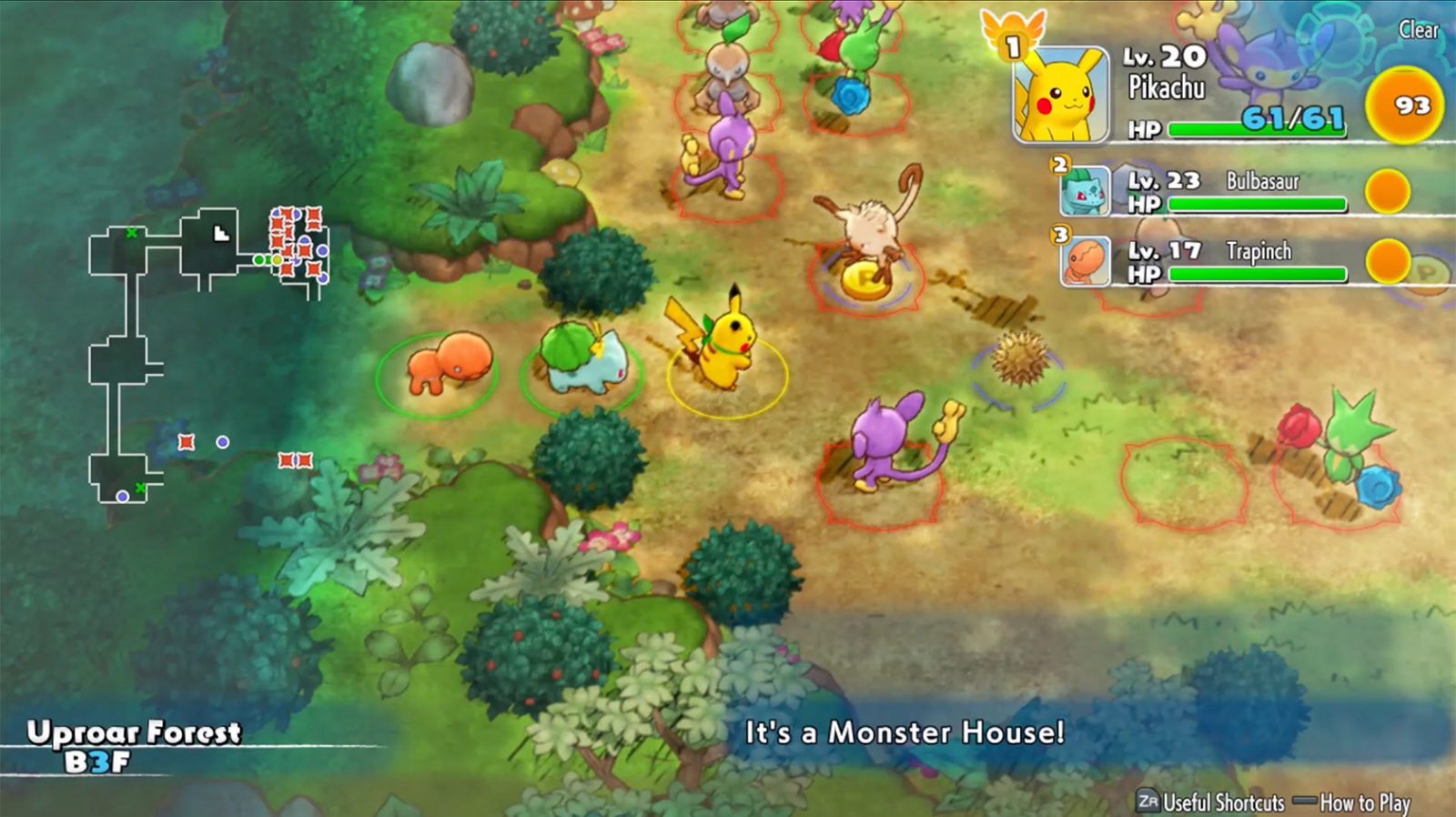Click the Clear label in the top-right corner
The height and width of the screenshot is (817, 1456).
click(x=1419, y=31)
